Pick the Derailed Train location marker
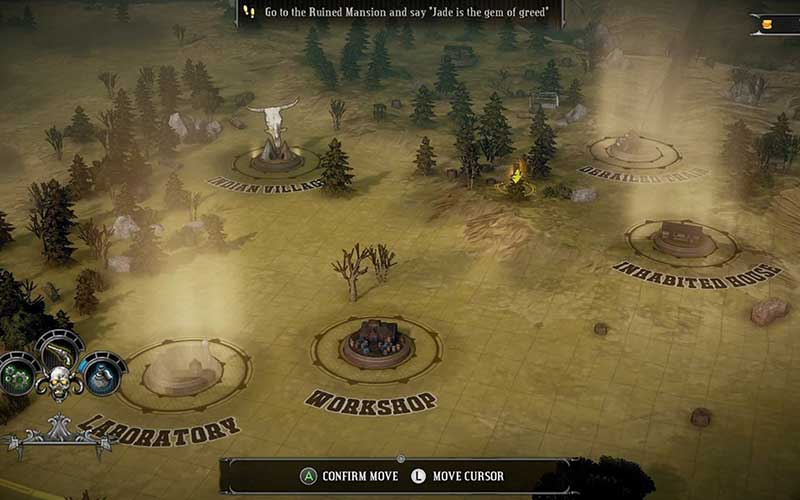Screen dimensions: 800x500 [x=634, y=148]
